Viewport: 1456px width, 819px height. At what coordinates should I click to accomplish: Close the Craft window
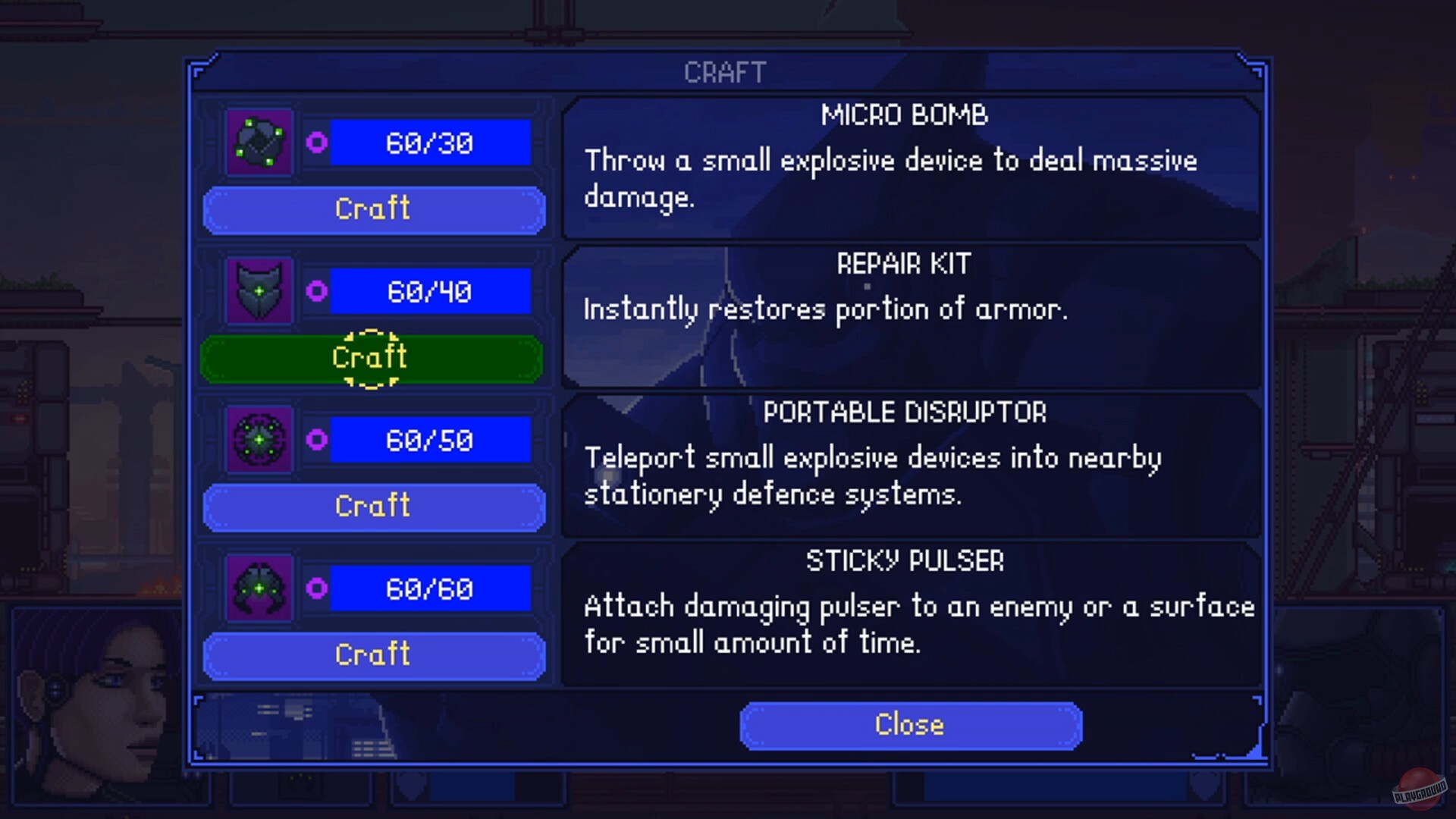point(908,724)
